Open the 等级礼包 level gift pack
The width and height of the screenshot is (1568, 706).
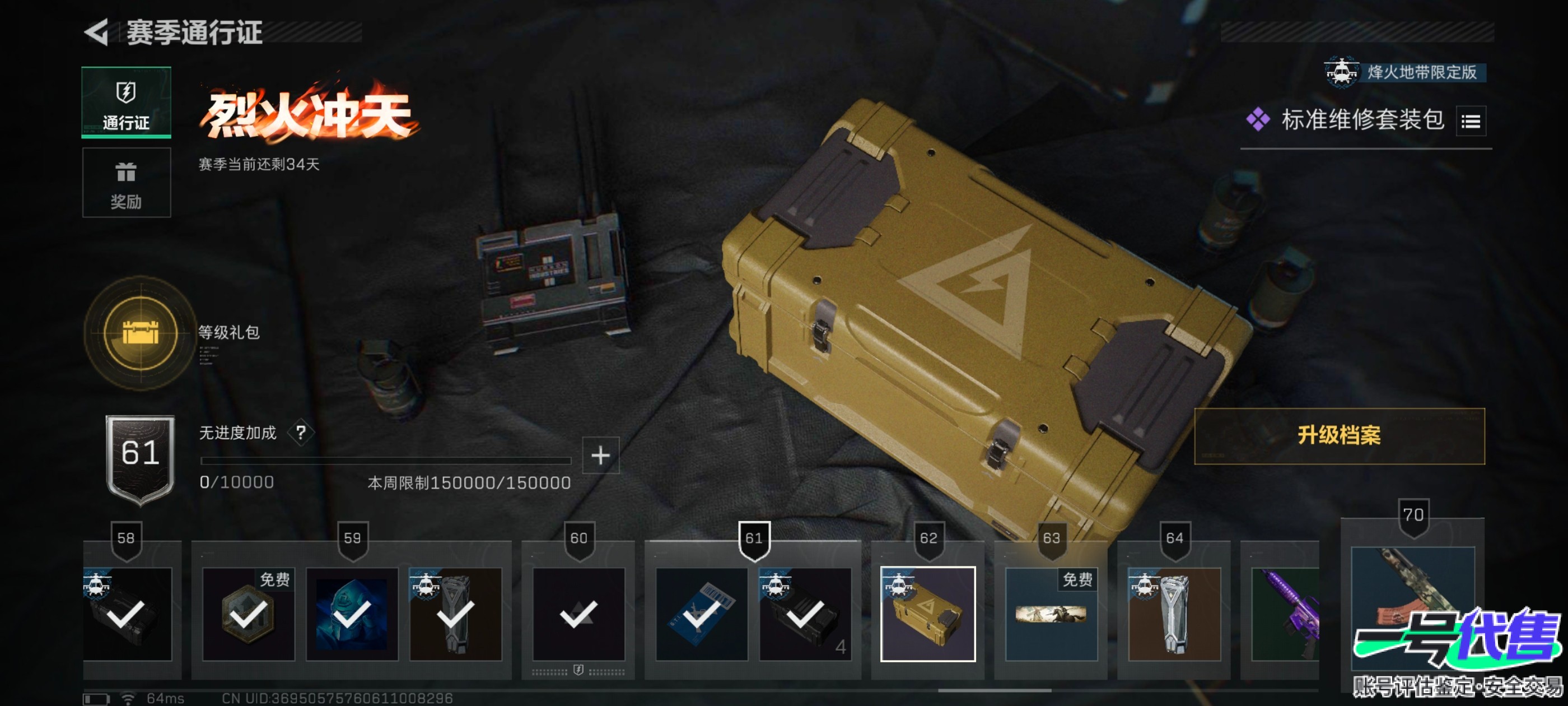(x=141, y=333)
